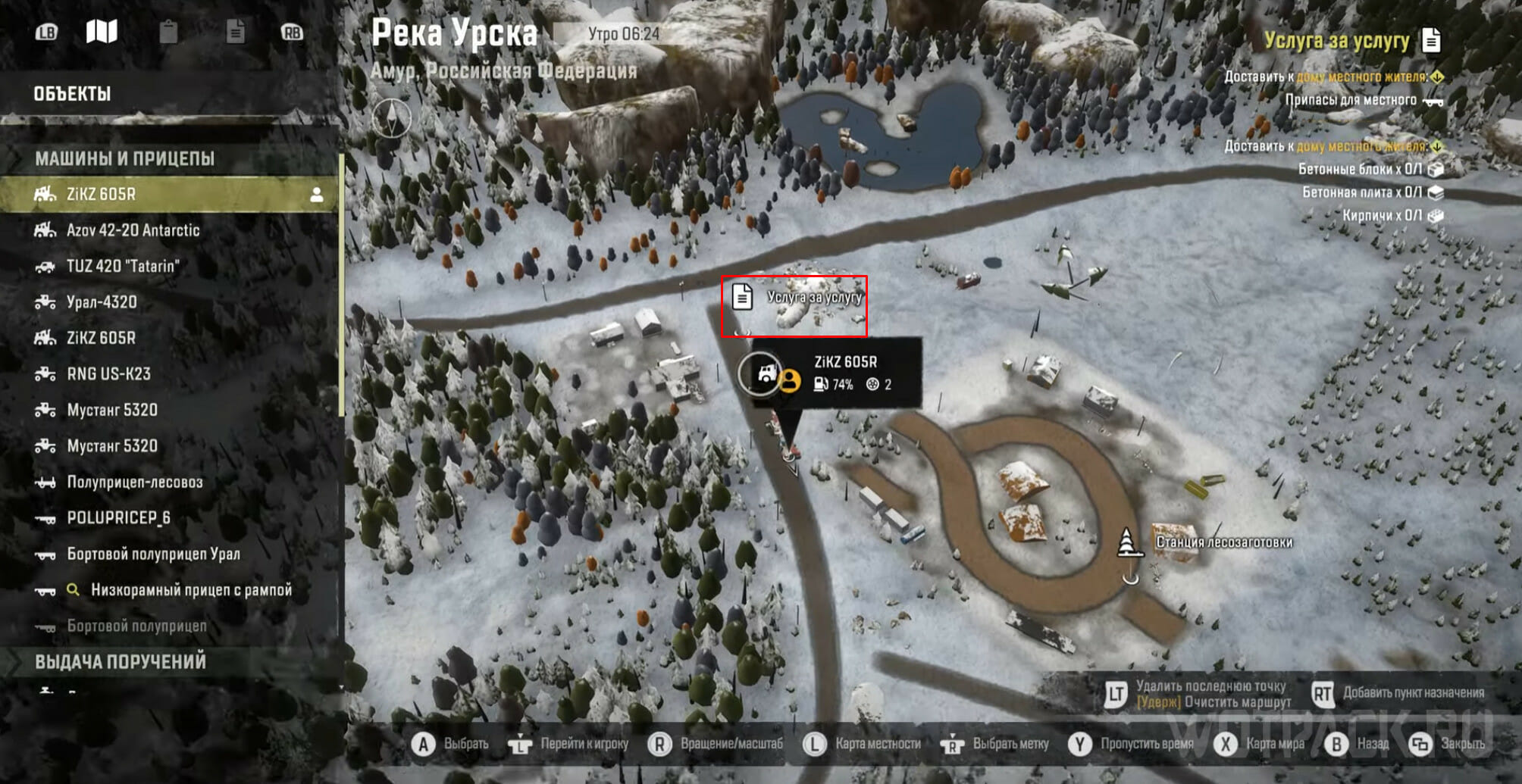Click the compass icon on the map
Viewport: 1522px width, 784px height.
pos(391,118)
